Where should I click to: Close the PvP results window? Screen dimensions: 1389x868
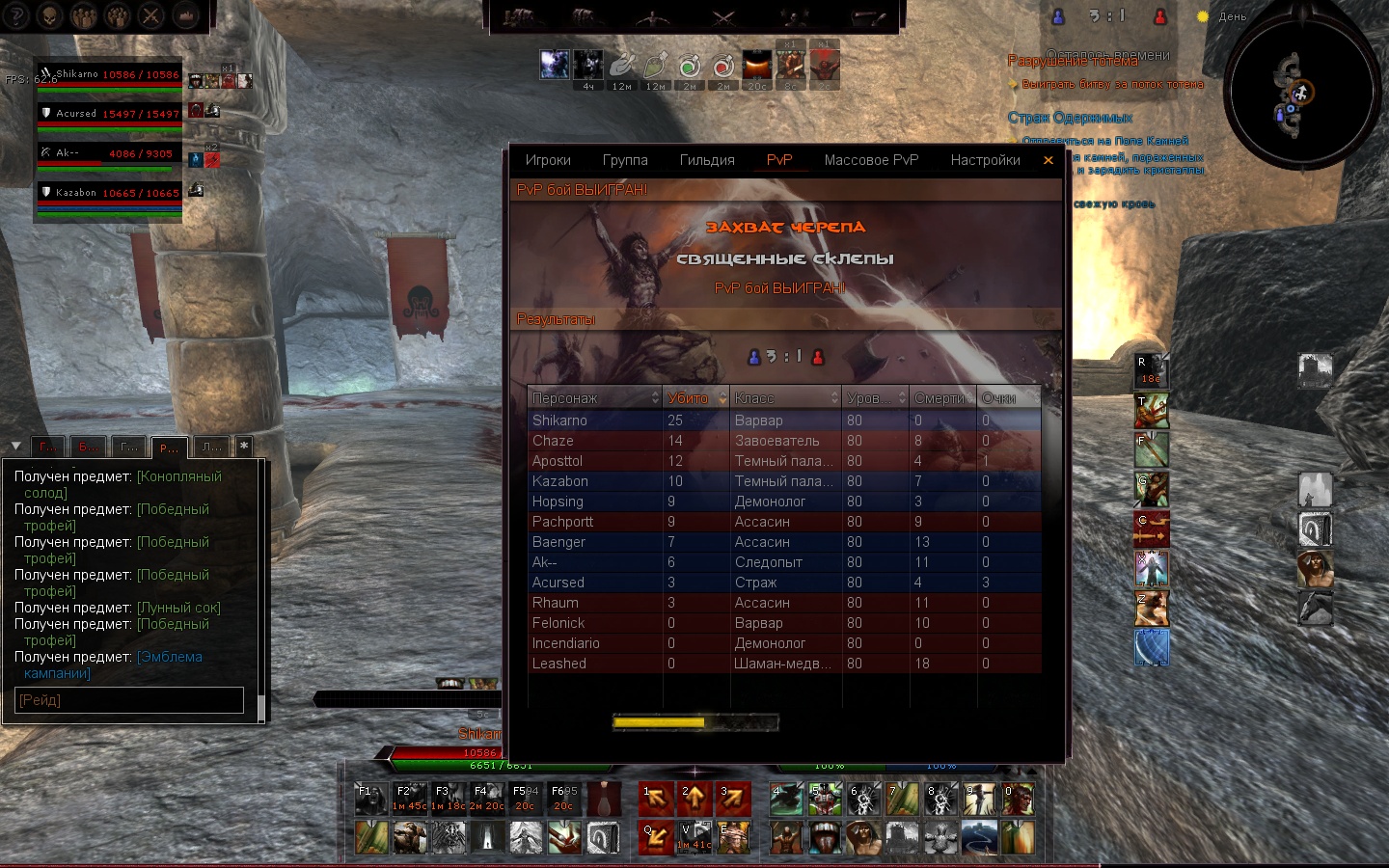click(x=1049, y=160)
